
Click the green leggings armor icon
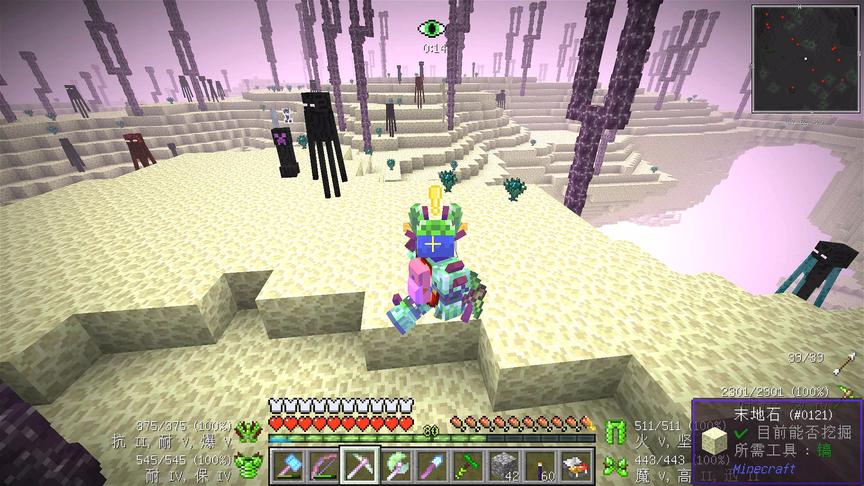pos(615,430)
